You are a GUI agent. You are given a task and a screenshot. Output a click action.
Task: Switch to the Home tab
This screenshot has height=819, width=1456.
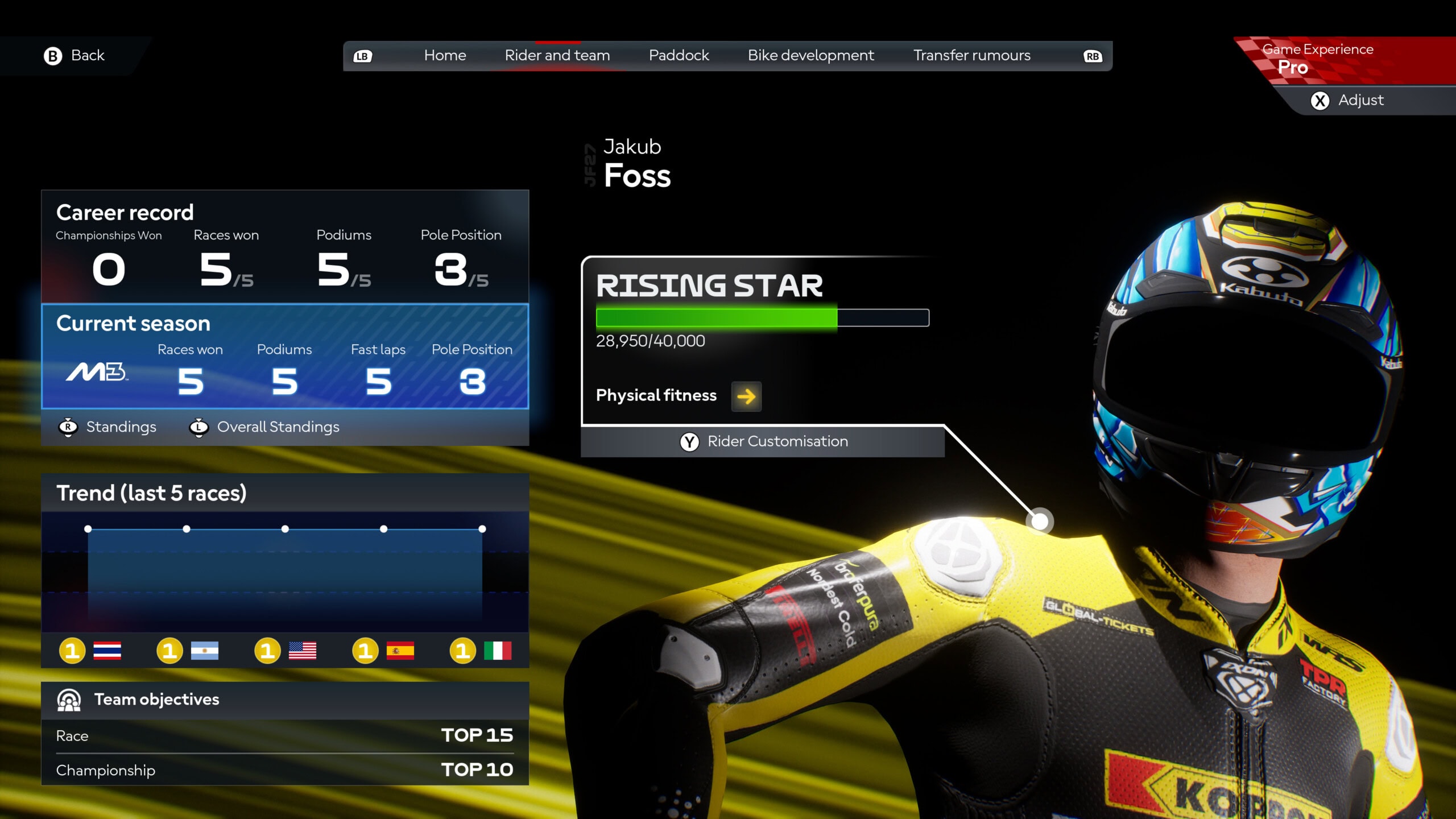(x=445, y=56)
